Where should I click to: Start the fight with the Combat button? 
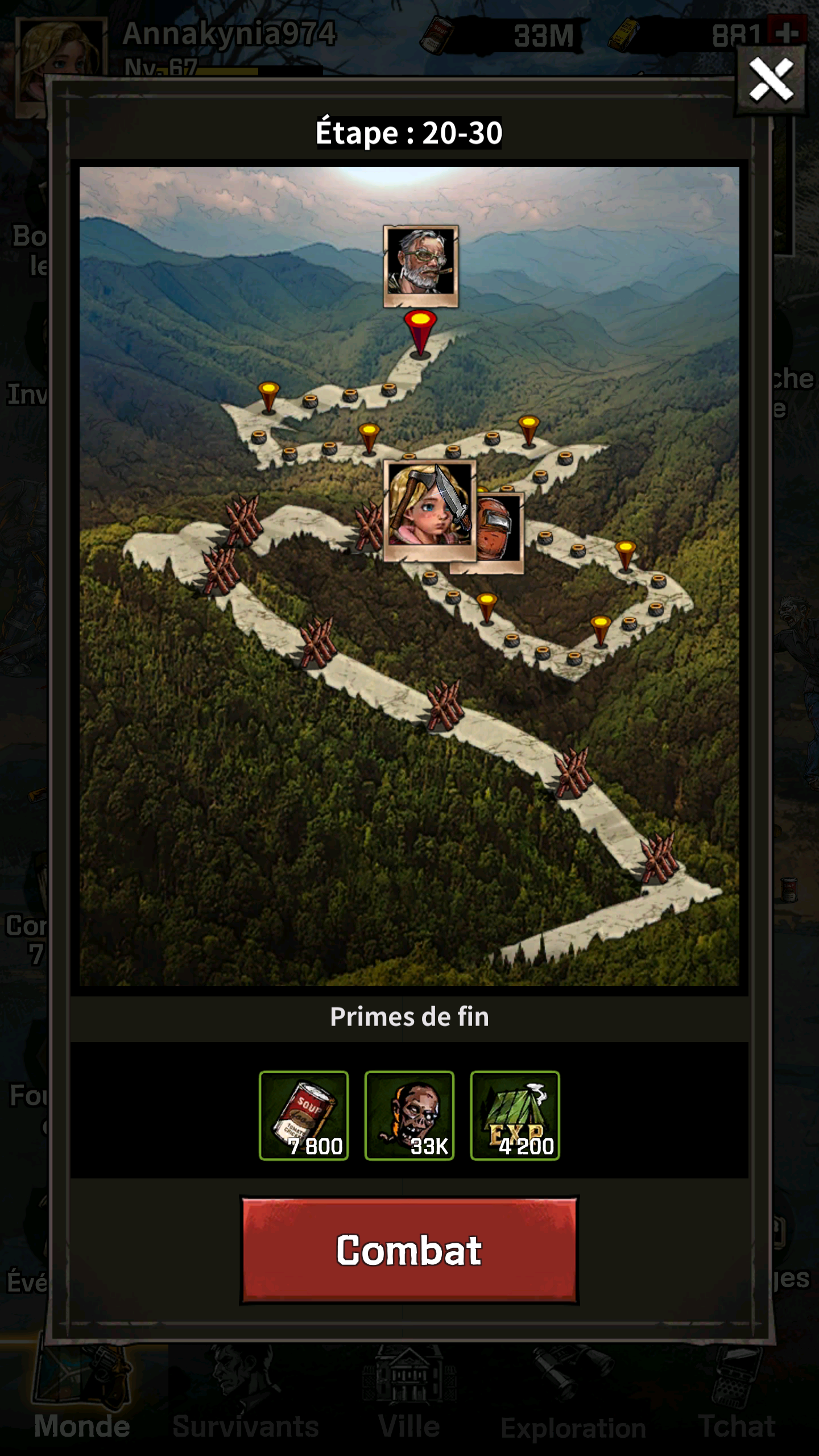point(409,1250)
